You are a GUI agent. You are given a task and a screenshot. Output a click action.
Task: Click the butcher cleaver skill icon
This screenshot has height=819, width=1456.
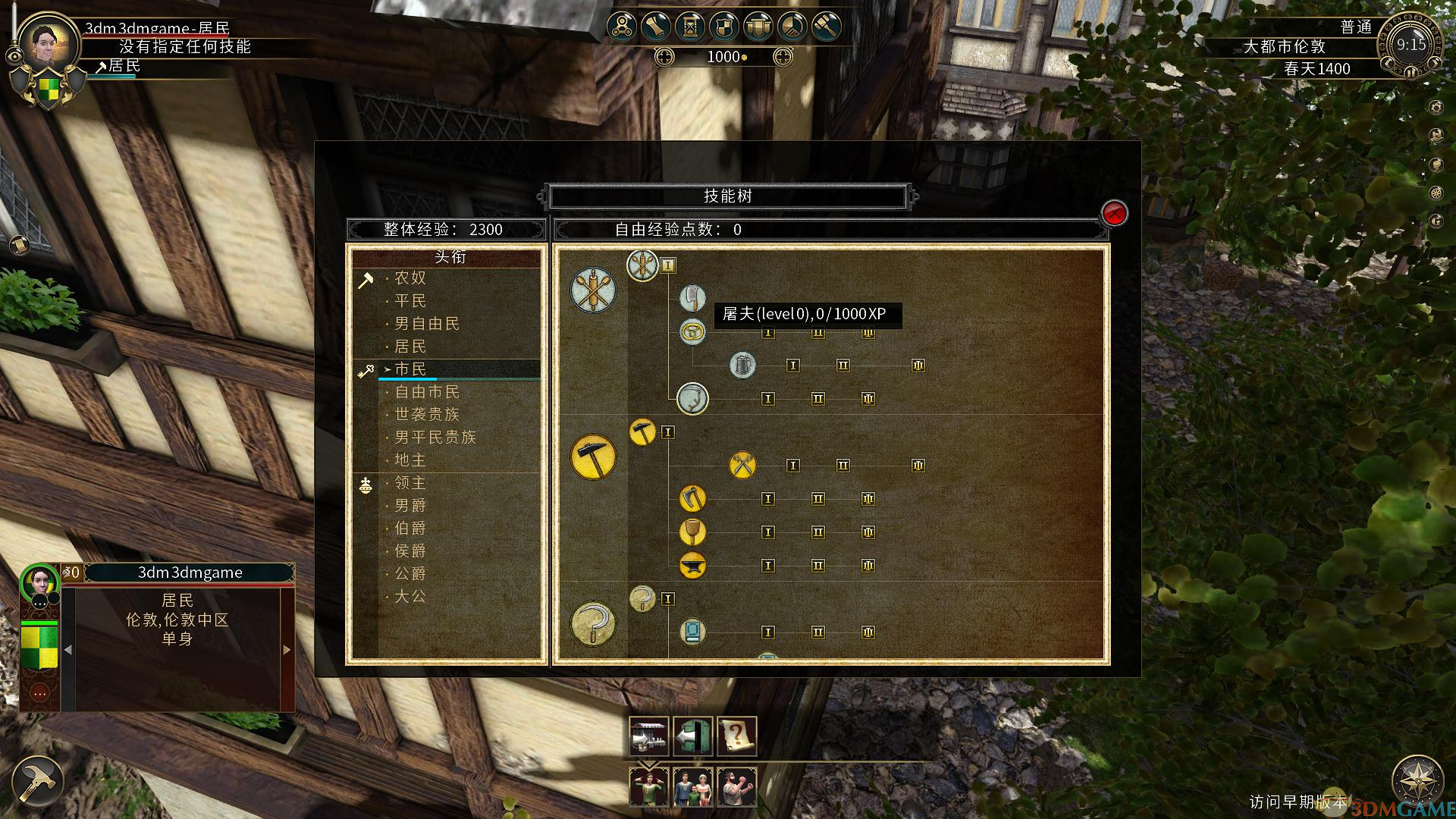pos(692,298)
